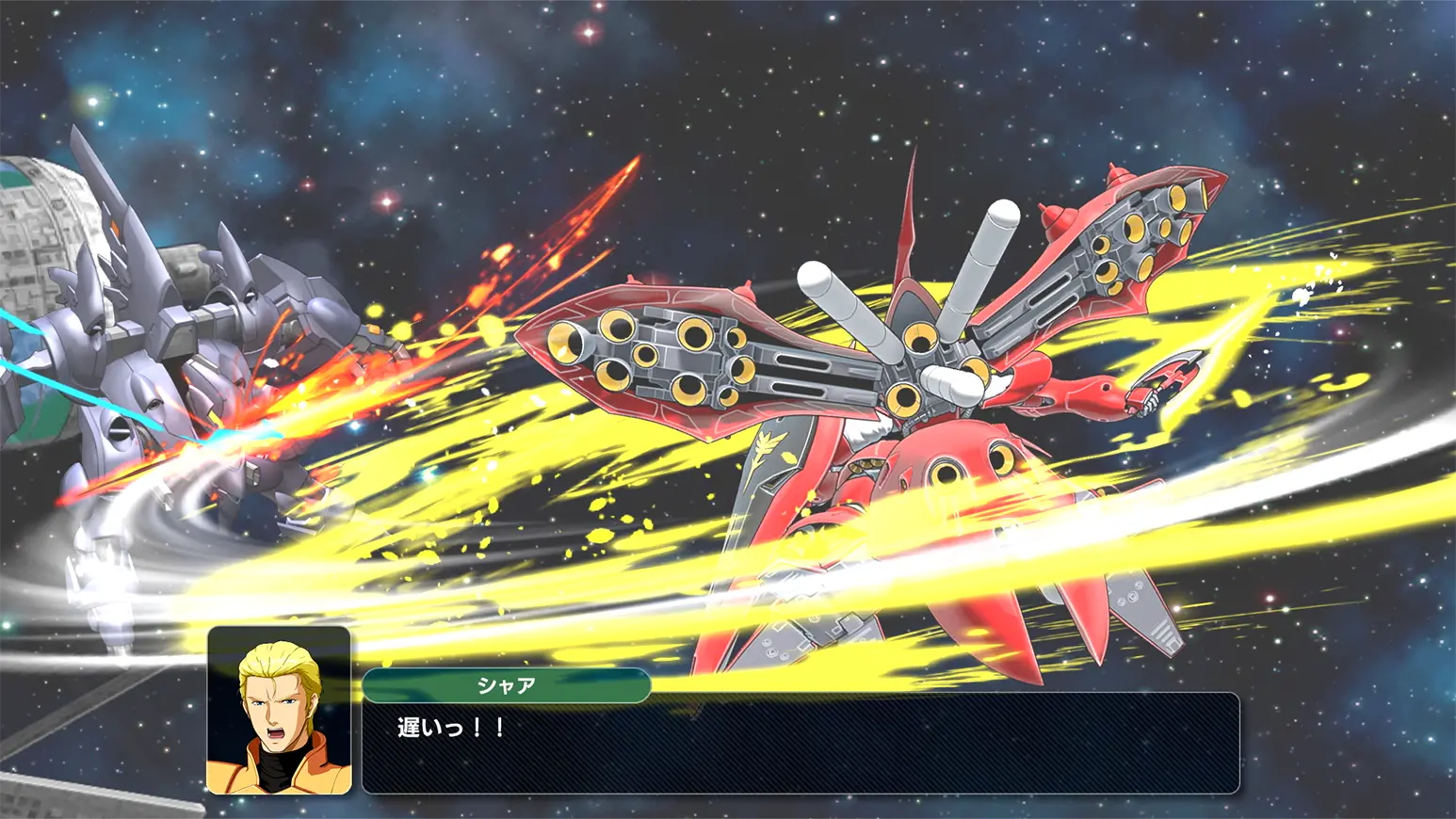Click the green シャア speaker name tag
This screenshot has height=819, width=1456.
click(506, 685)
